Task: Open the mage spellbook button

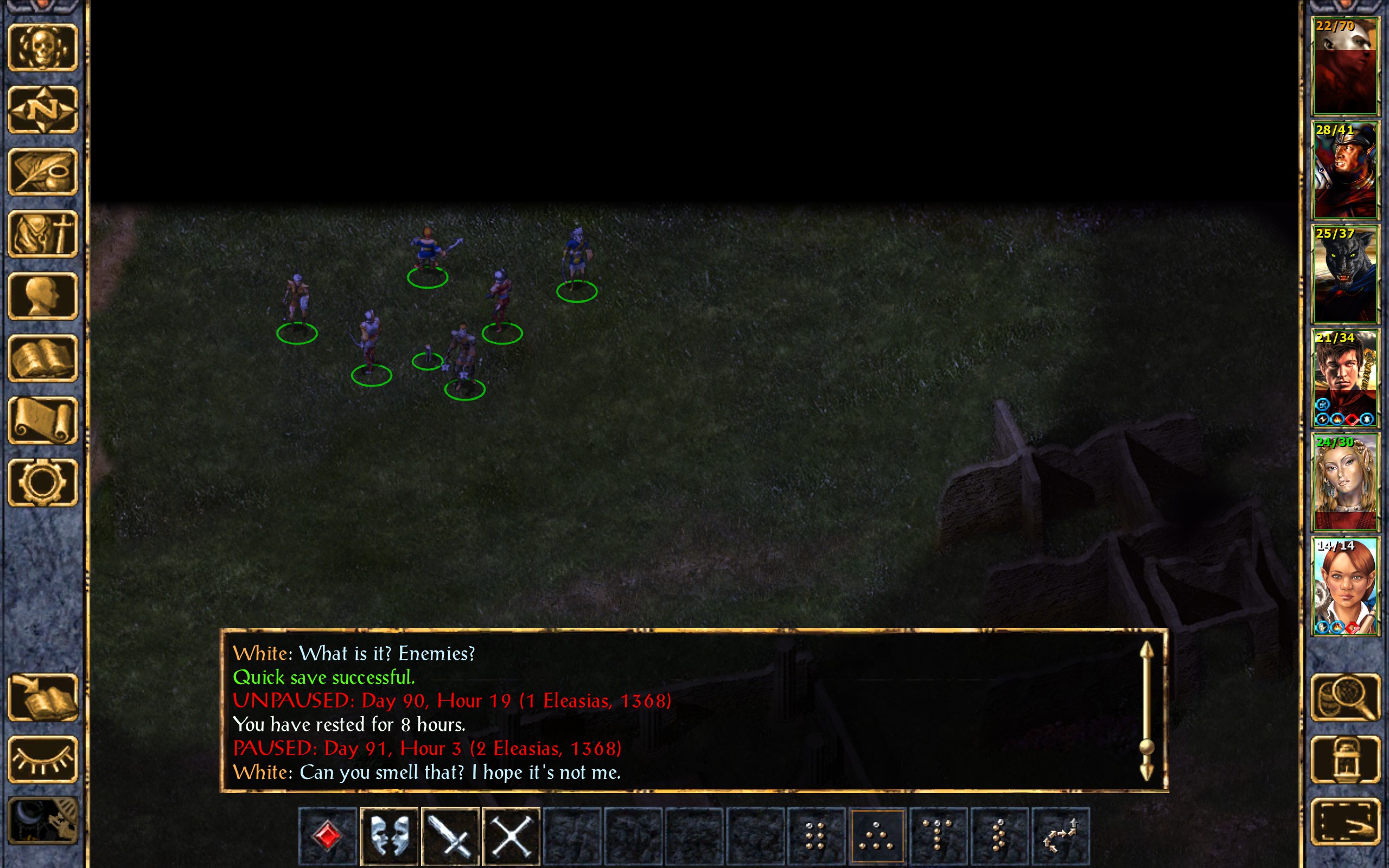Action: (42, 358)
